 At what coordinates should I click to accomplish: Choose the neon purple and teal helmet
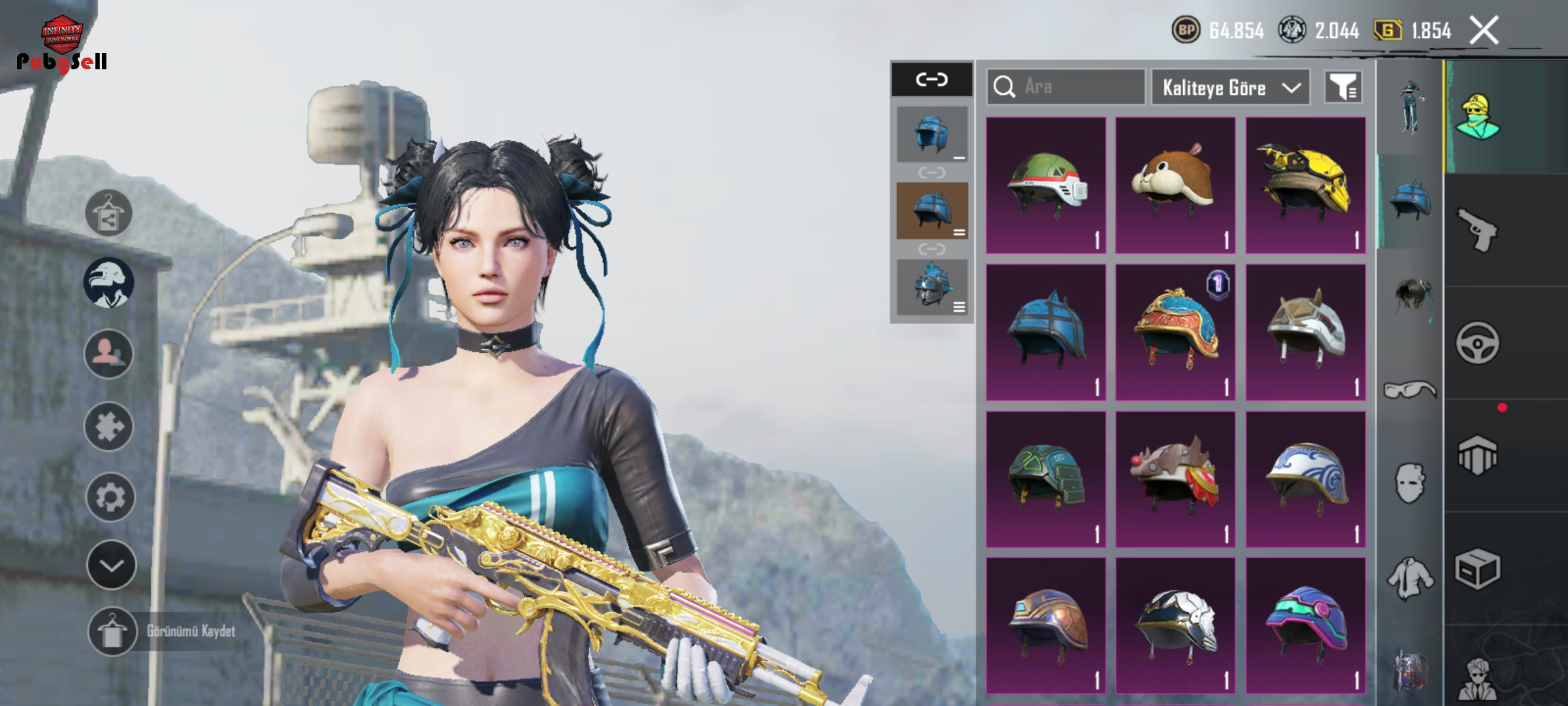[1305, 626]
